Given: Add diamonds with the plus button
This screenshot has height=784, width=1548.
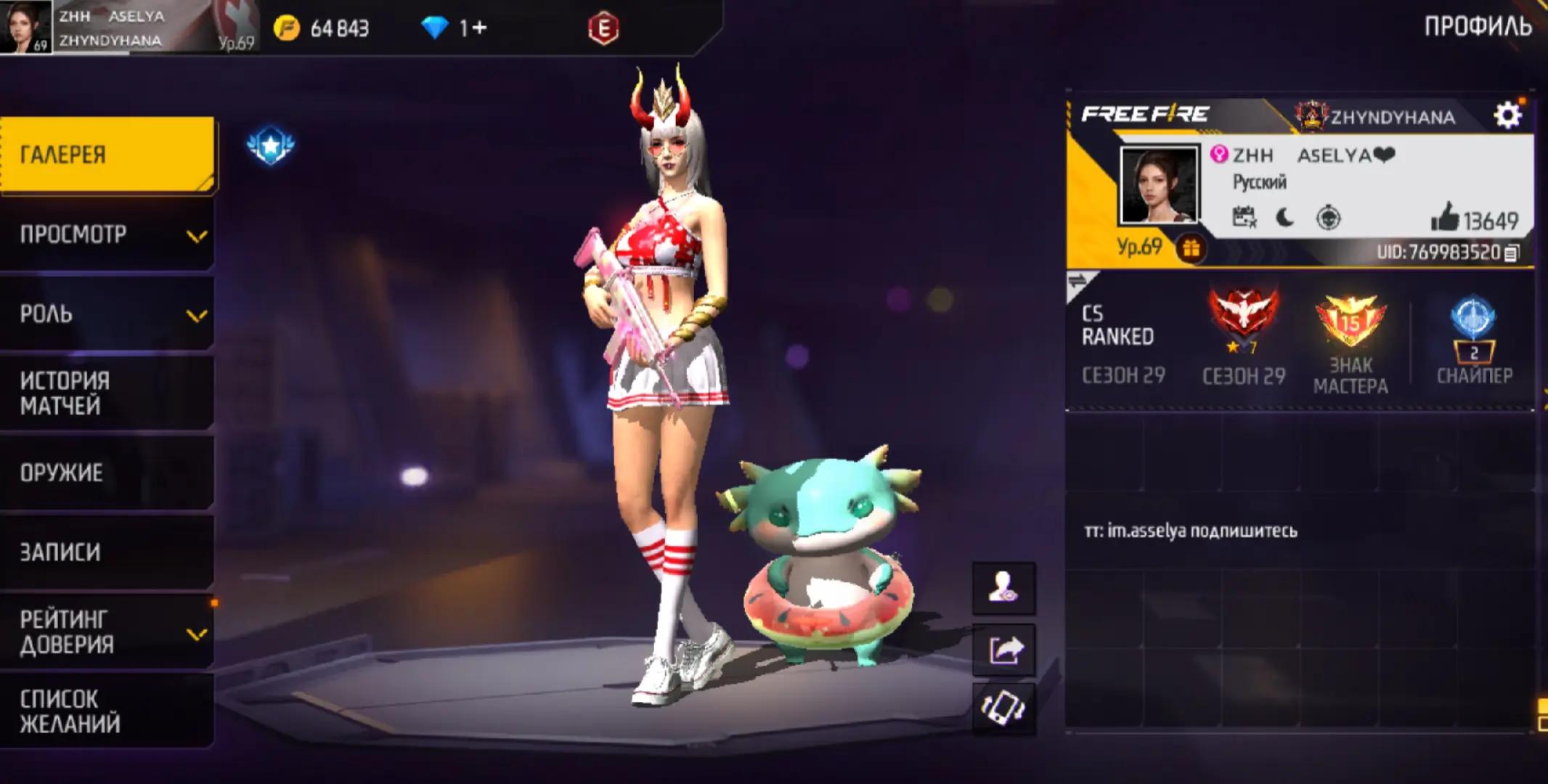Looking at the screenshot, I should point(478,28).
